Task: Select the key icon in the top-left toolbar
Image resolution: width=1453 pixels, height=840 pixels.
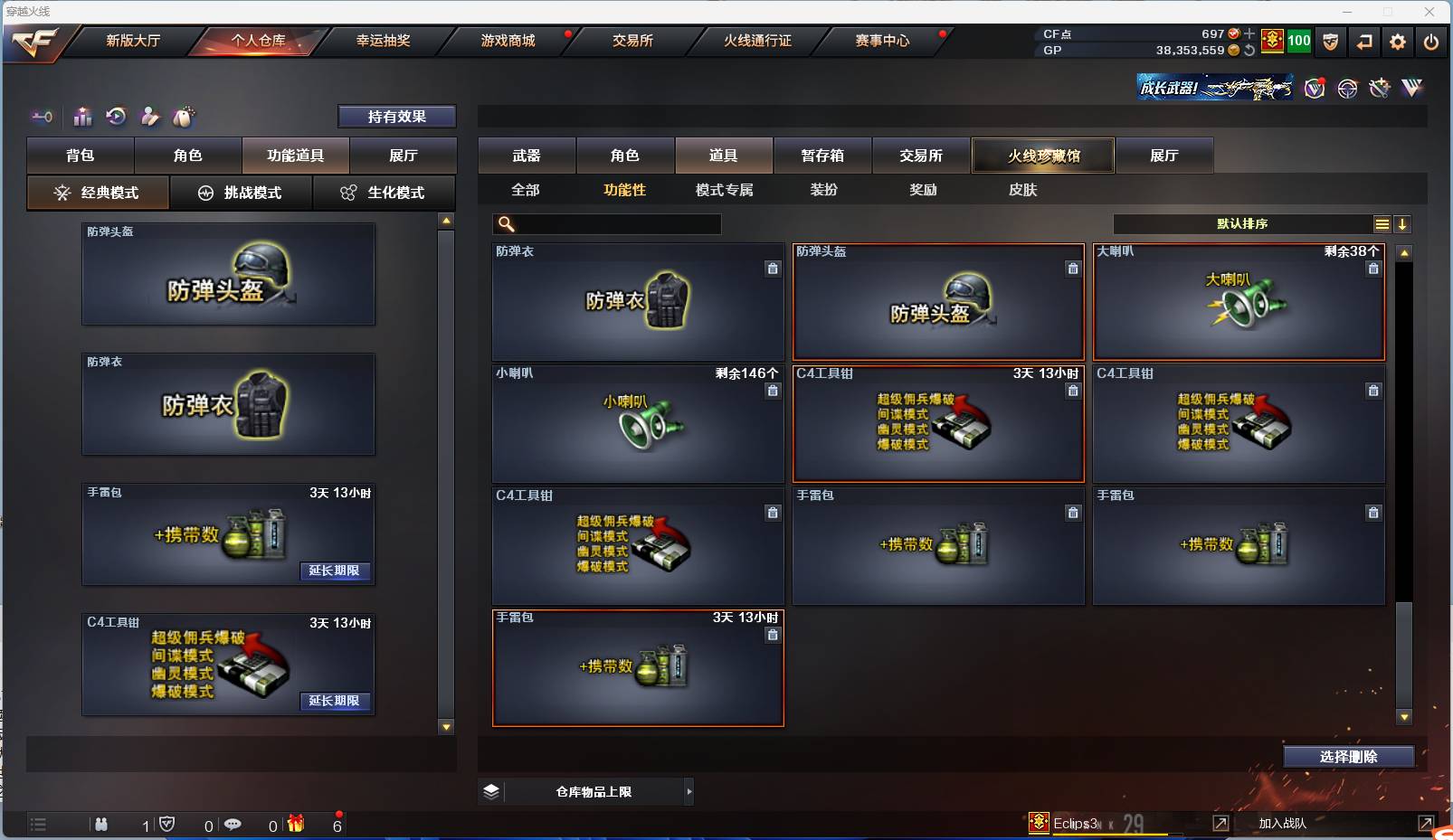Action: point(42,117)
